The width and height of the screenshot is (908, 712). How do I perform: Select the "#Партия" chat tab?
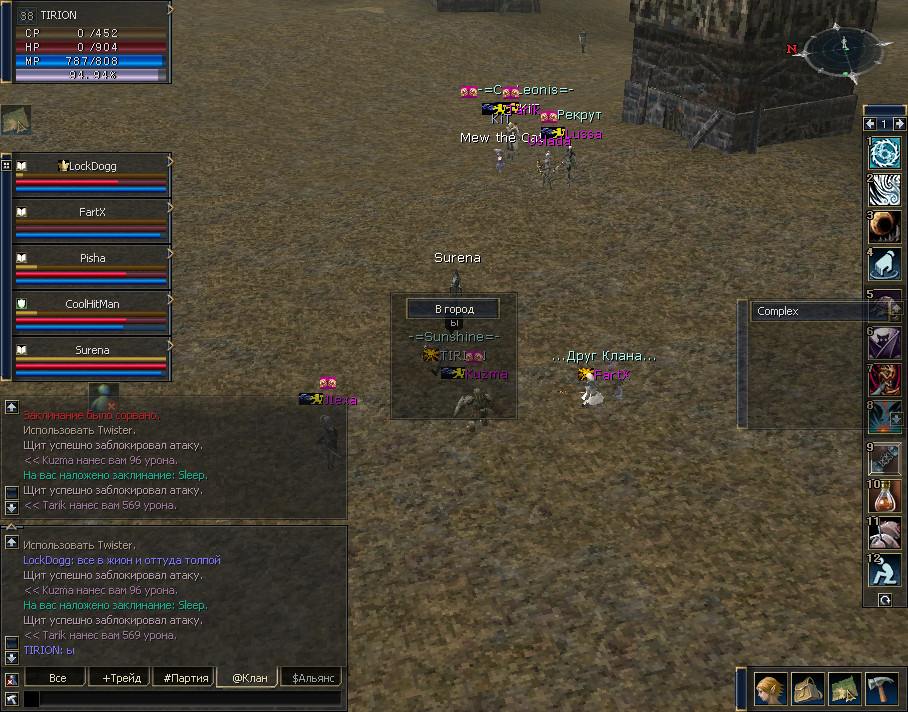184,678
